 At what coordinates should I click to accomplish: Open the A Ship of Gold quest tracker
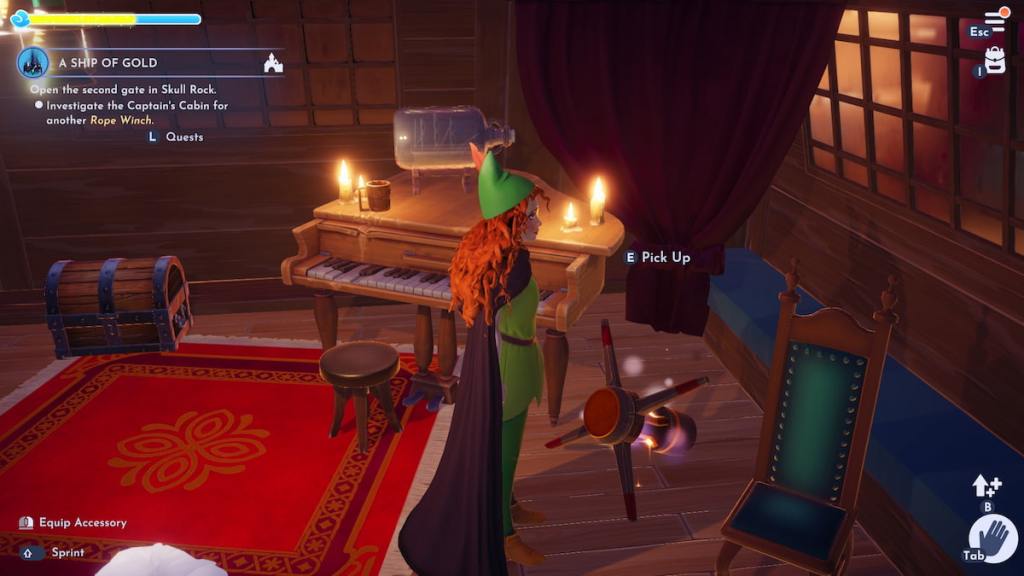pyautogui.click(x=107, y=63)
